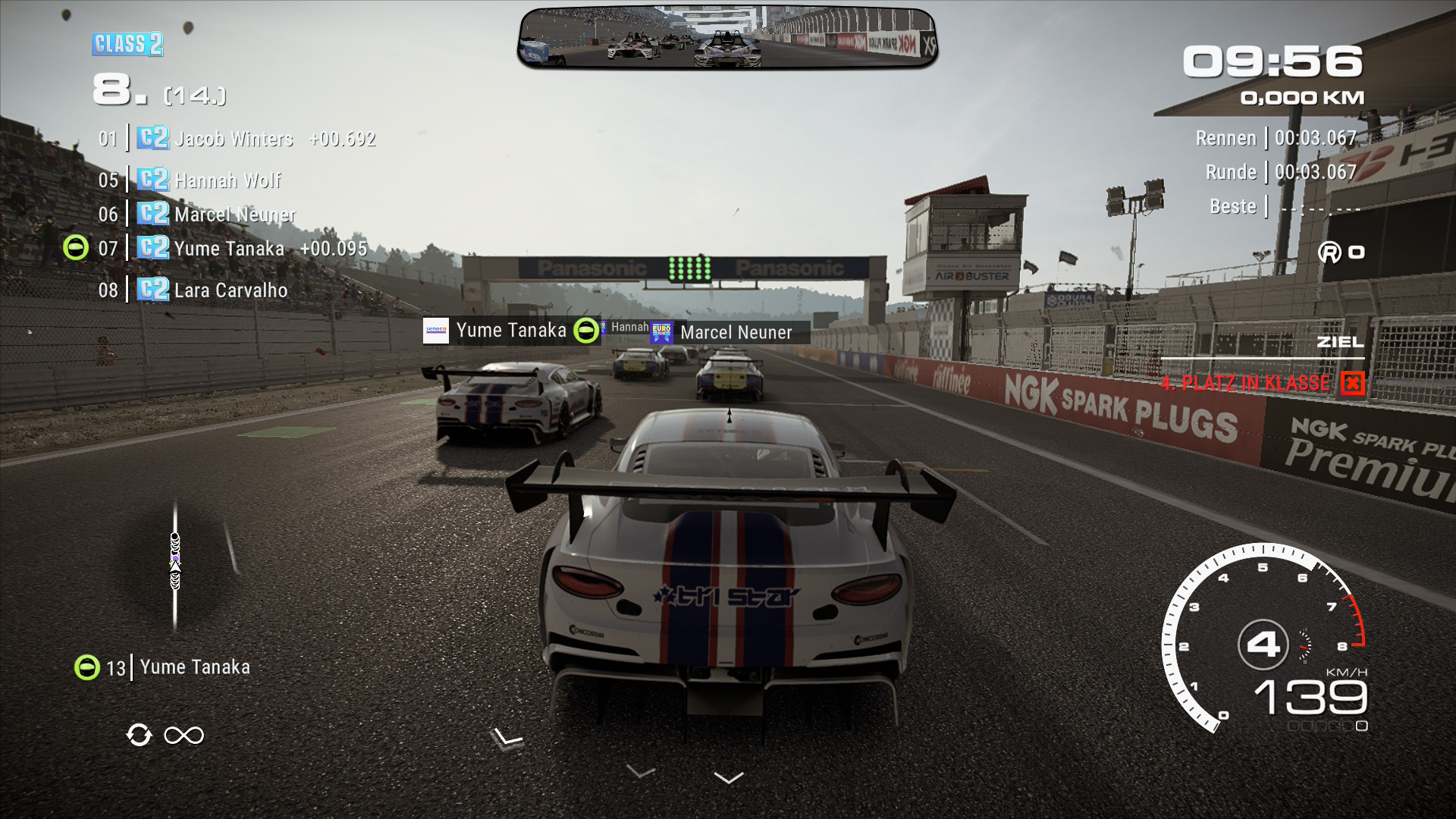Select the Marcel Neuner nameplate over the car
The image size is (1456, 819).
tap(734, 332)
